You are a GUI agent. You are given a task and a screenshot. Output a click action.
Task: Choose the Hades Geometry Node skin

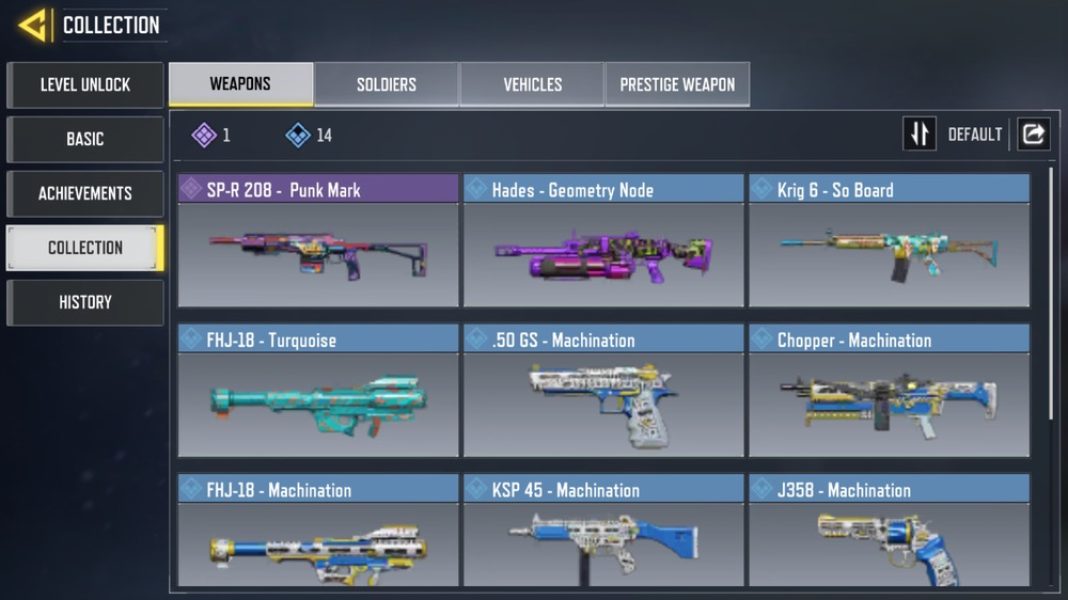click(x=603, y=241)
